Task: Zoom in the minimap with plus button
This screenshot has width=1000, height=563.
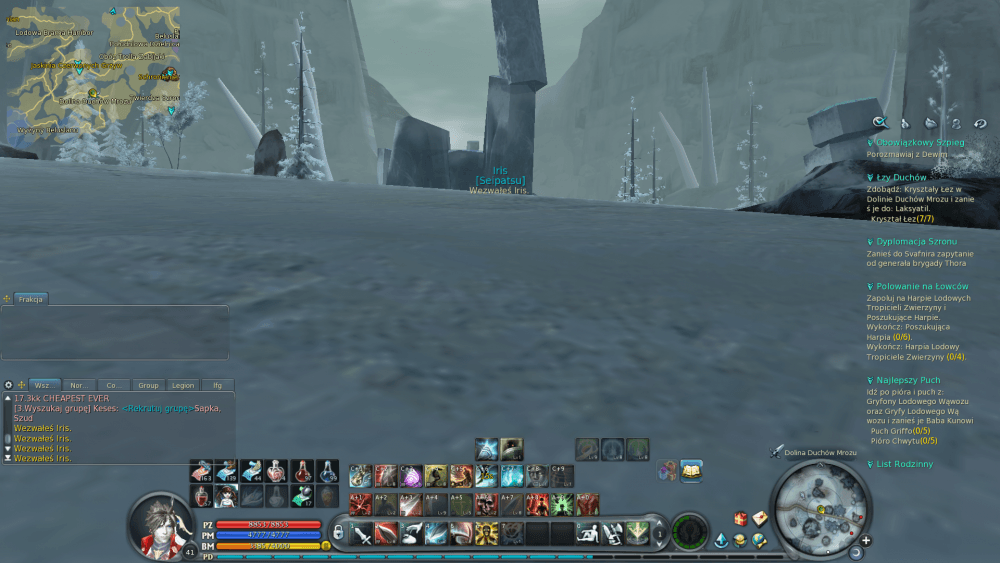Action: pos(866,540)
